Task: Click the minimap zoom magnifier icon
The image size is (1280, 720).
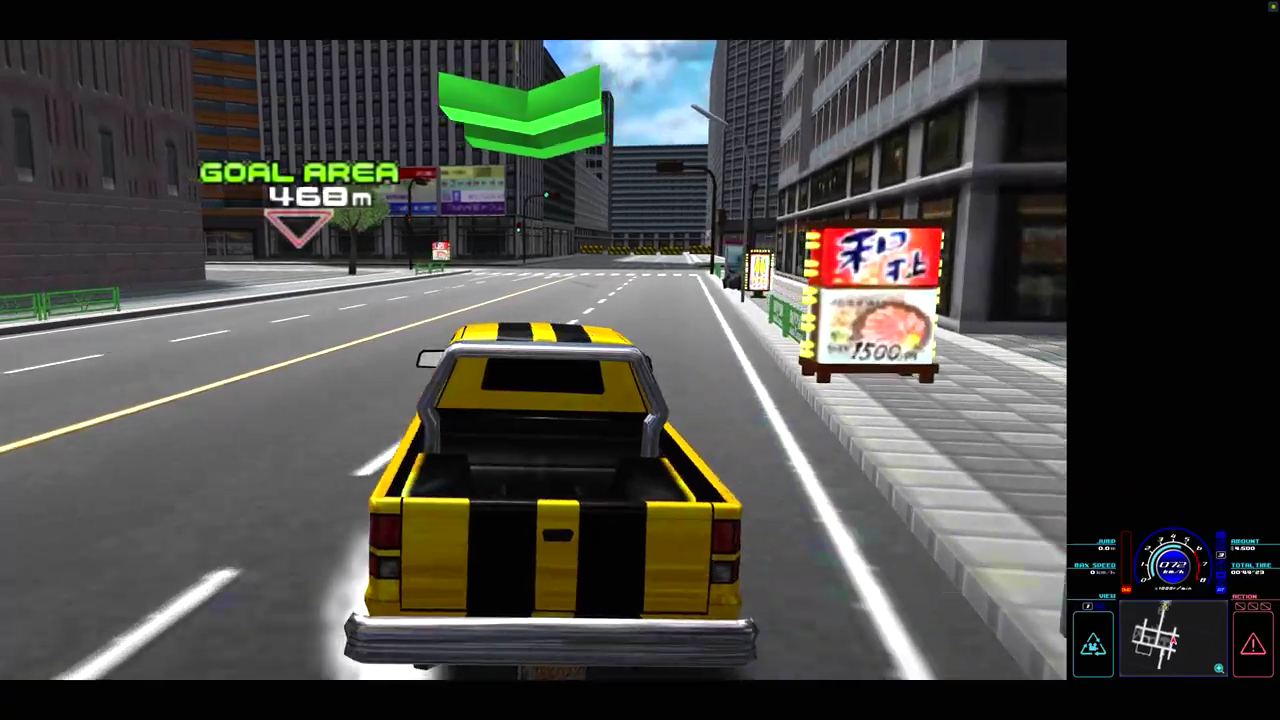Action: pyautogui.click(x=1219, y=669)
